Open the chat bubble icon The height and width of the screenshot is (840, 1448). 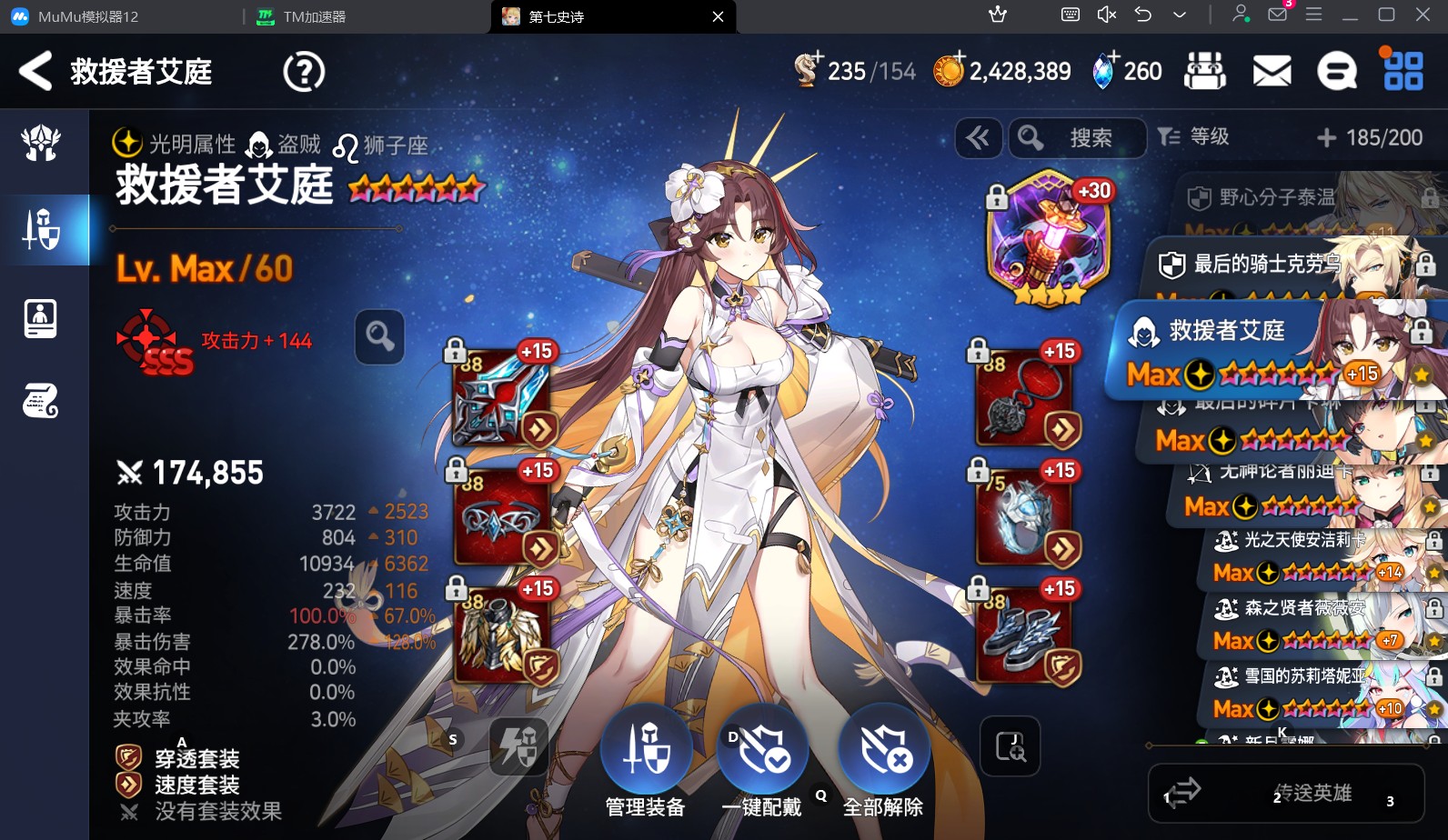coord(1336,71)
